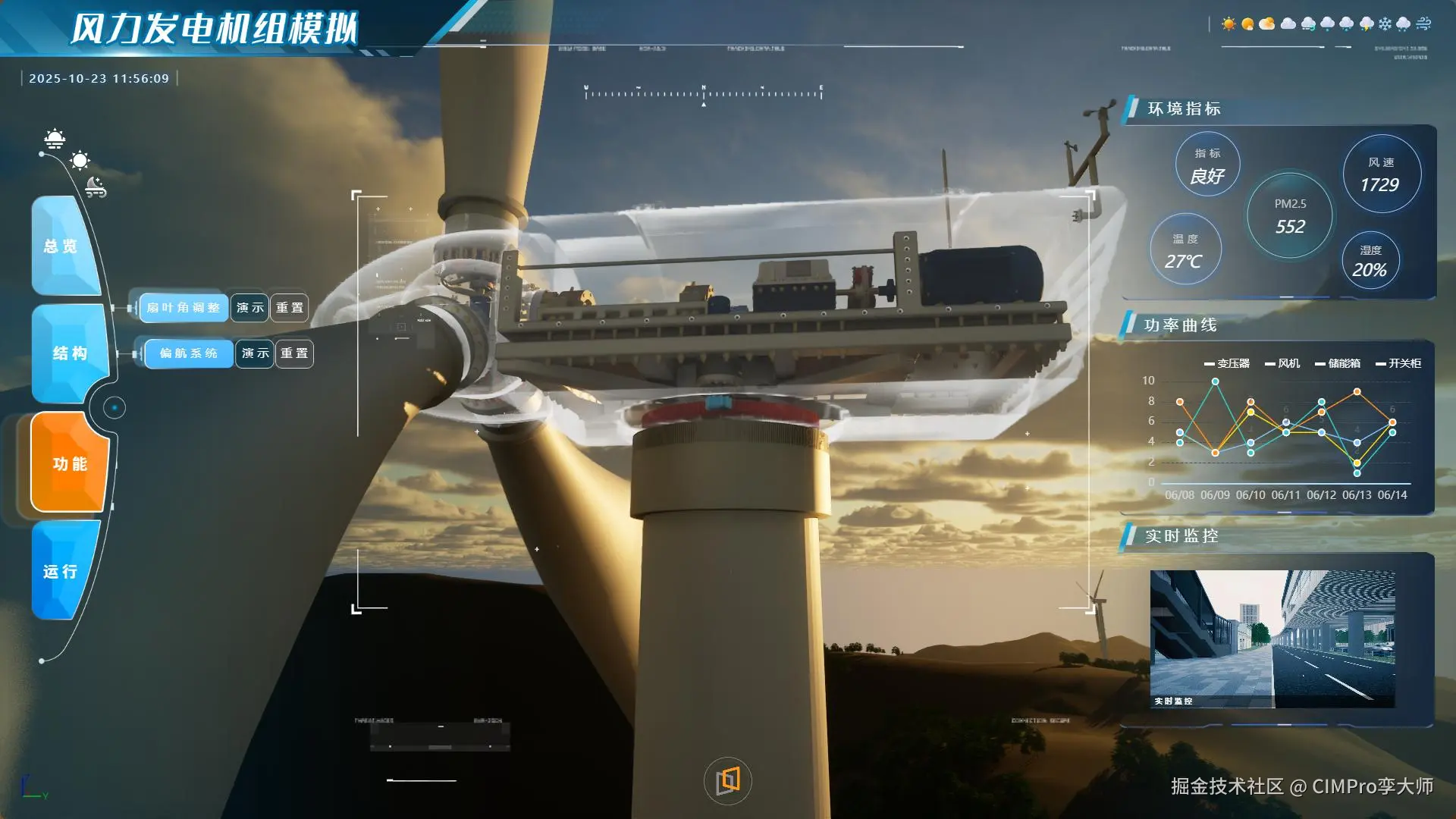
Task: Toggle the 变压器 legend entry in power chart
Action: coord(1227,364)
